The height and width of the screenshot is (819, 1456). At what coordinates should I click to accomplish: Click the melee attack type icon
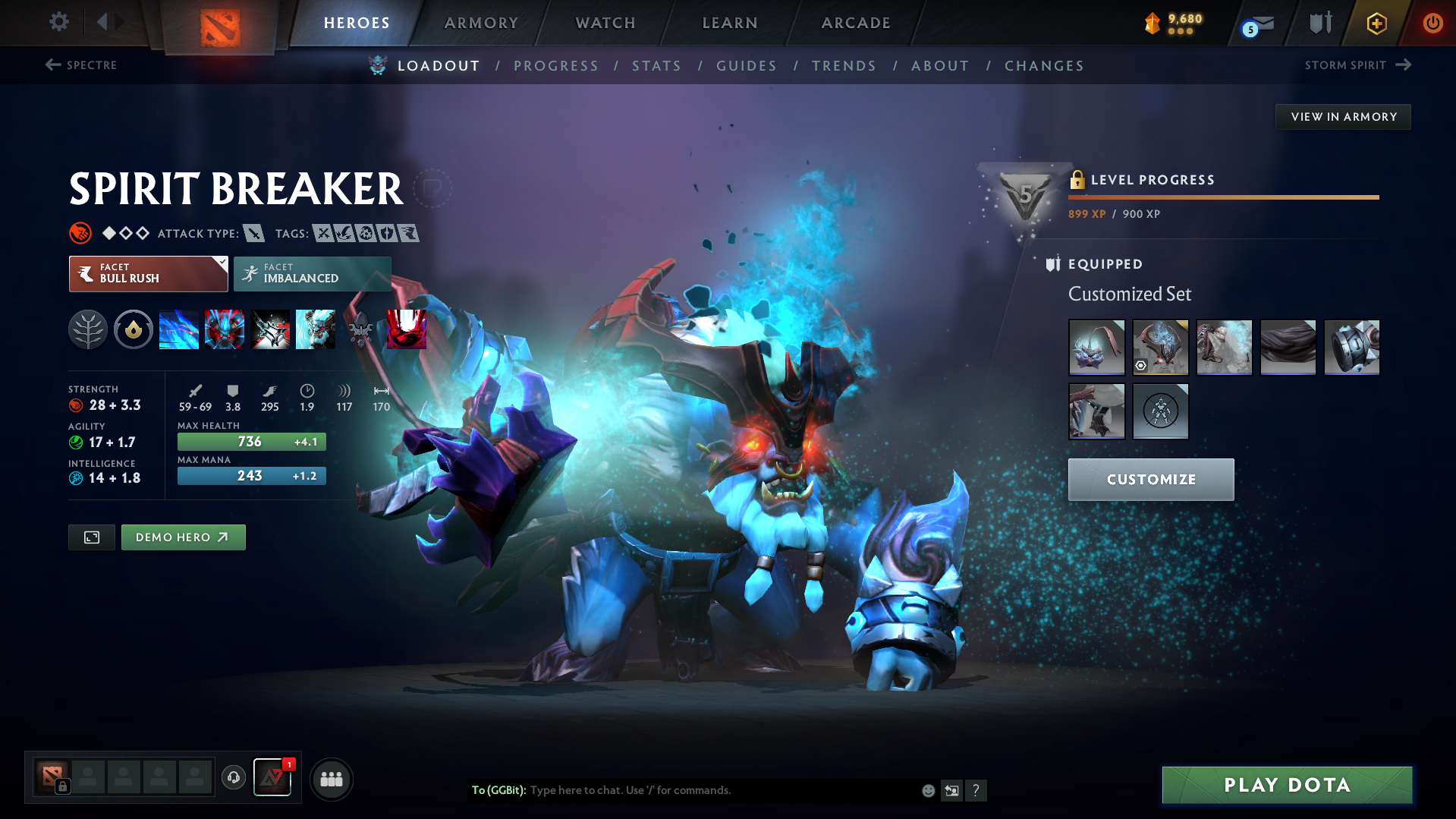click(x=254, y=233)
